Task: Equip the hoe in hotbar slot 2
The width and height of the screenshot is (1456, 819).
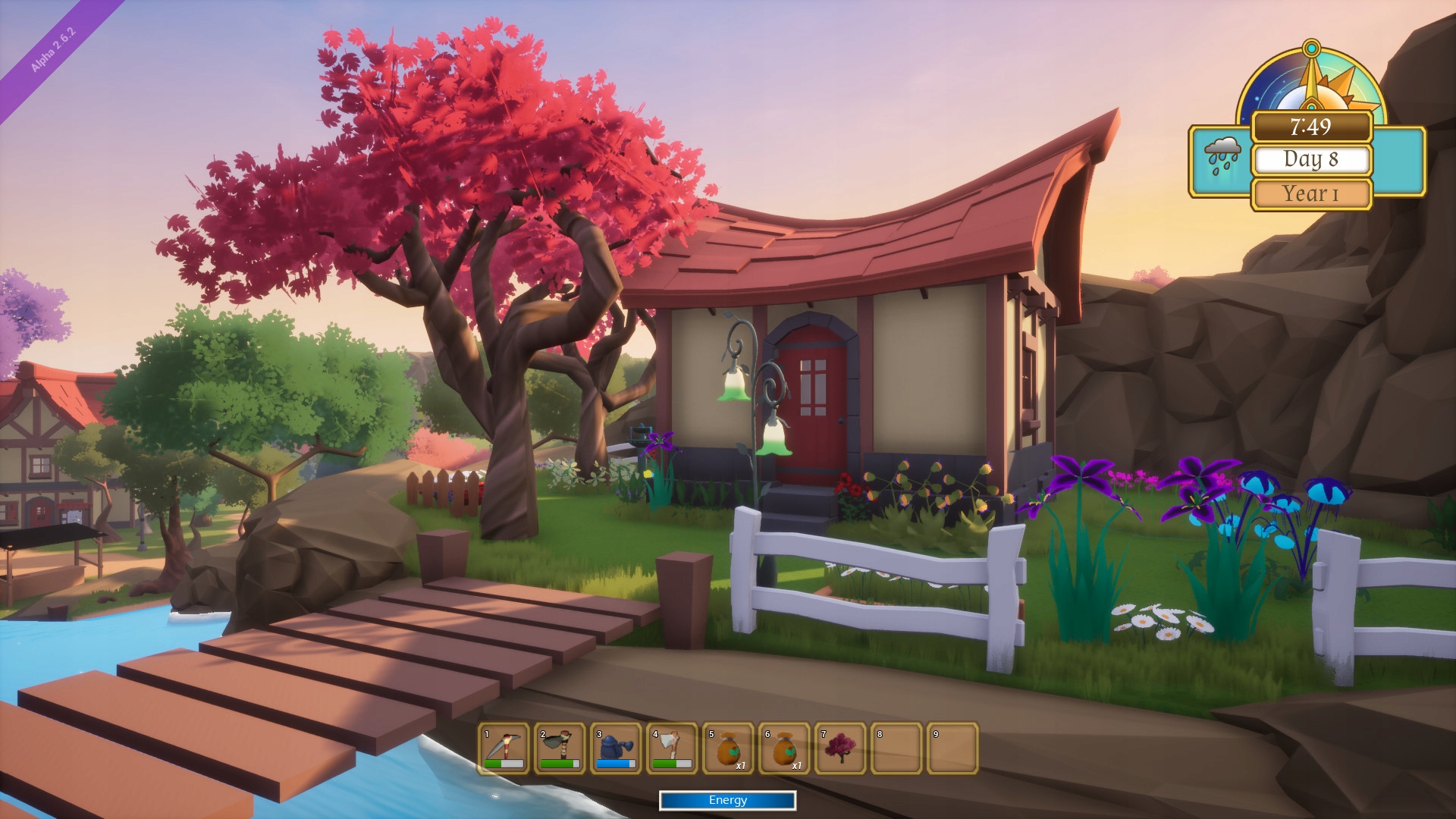Action: point(559,749)
